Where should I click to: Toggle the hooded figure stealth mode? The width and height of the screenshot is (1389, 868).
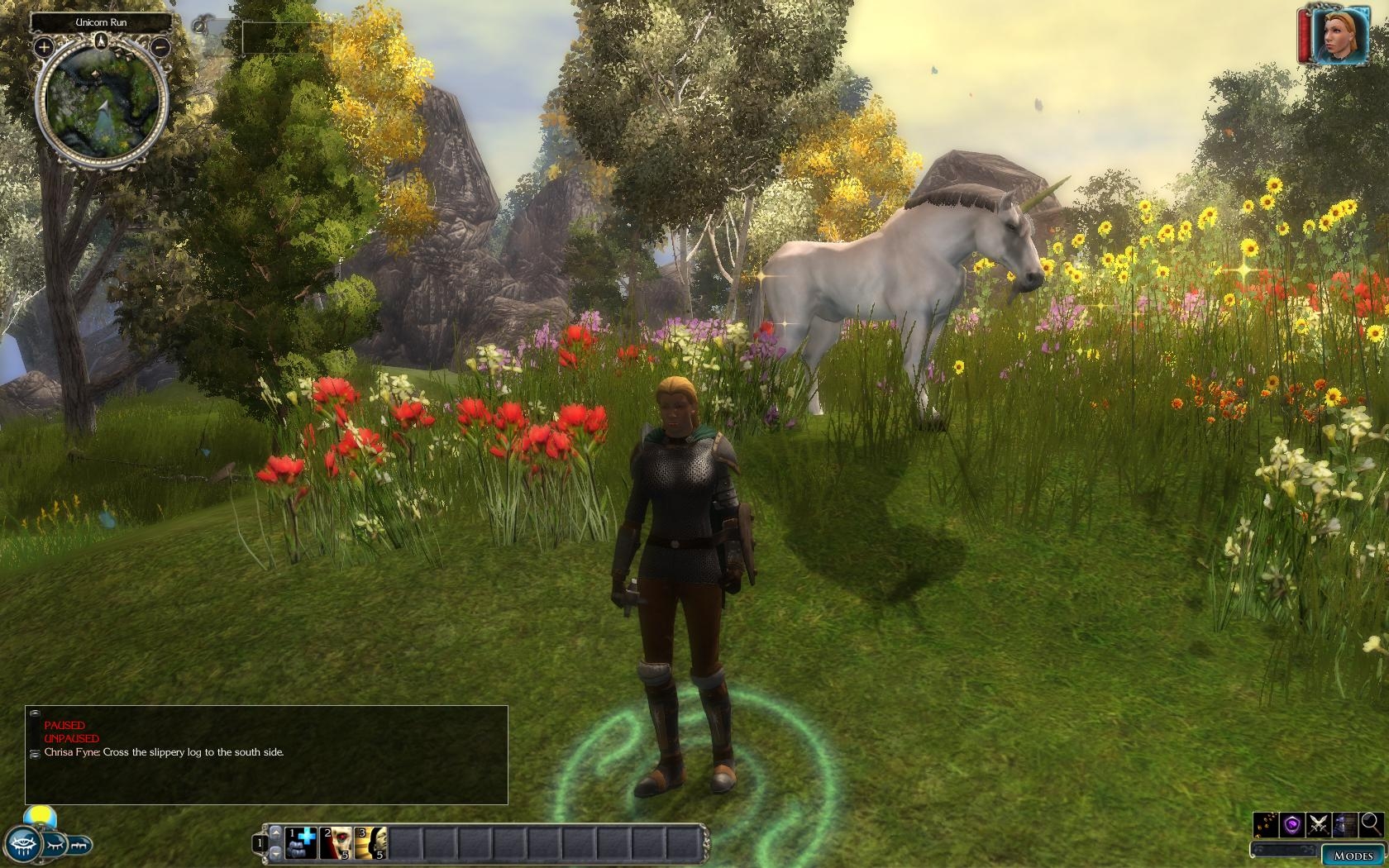(x=1345, y=823)
